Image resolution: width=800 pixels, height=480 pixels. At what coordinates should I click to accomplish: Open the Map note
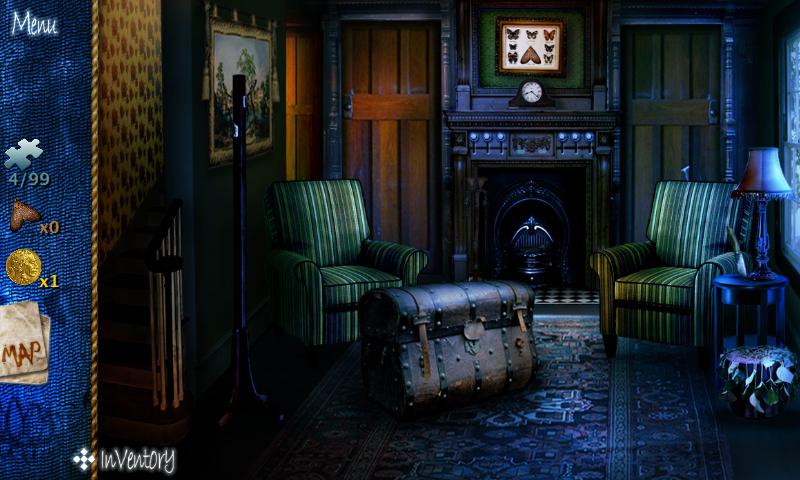pyautogui.click(x=22, y=345)
